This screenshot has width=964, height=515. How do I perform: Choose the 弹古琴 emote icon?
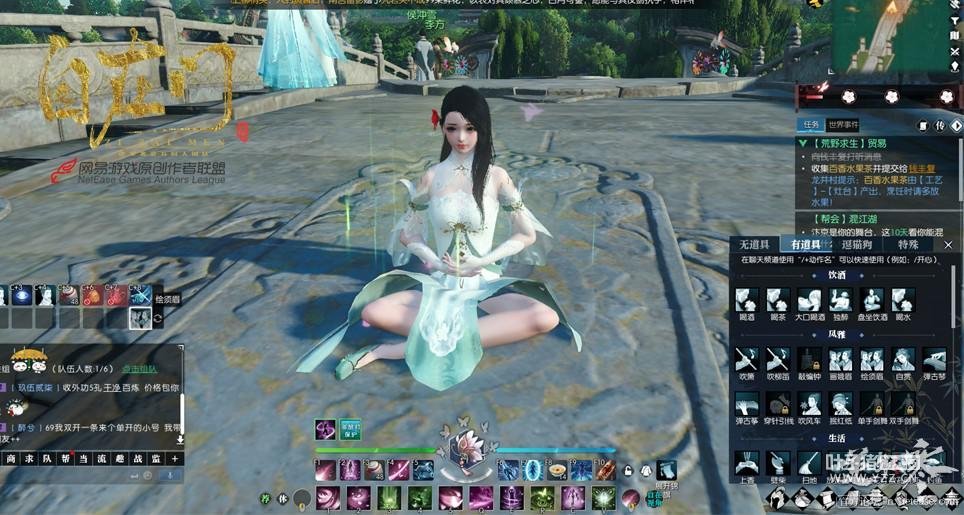click(x=934, y=360)
